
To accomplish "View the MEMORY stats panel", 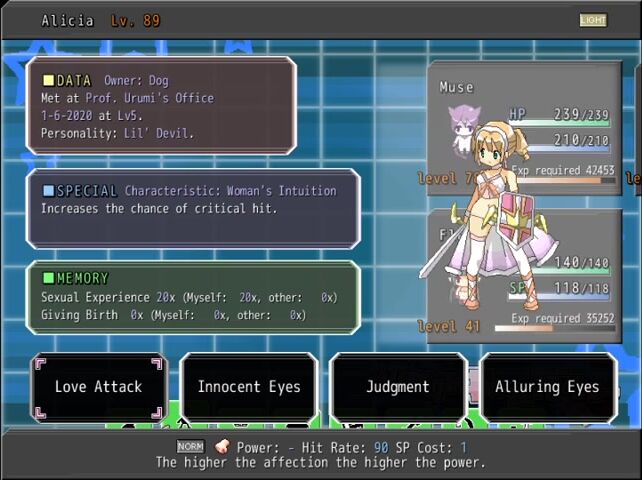I will tap(192, 297).
